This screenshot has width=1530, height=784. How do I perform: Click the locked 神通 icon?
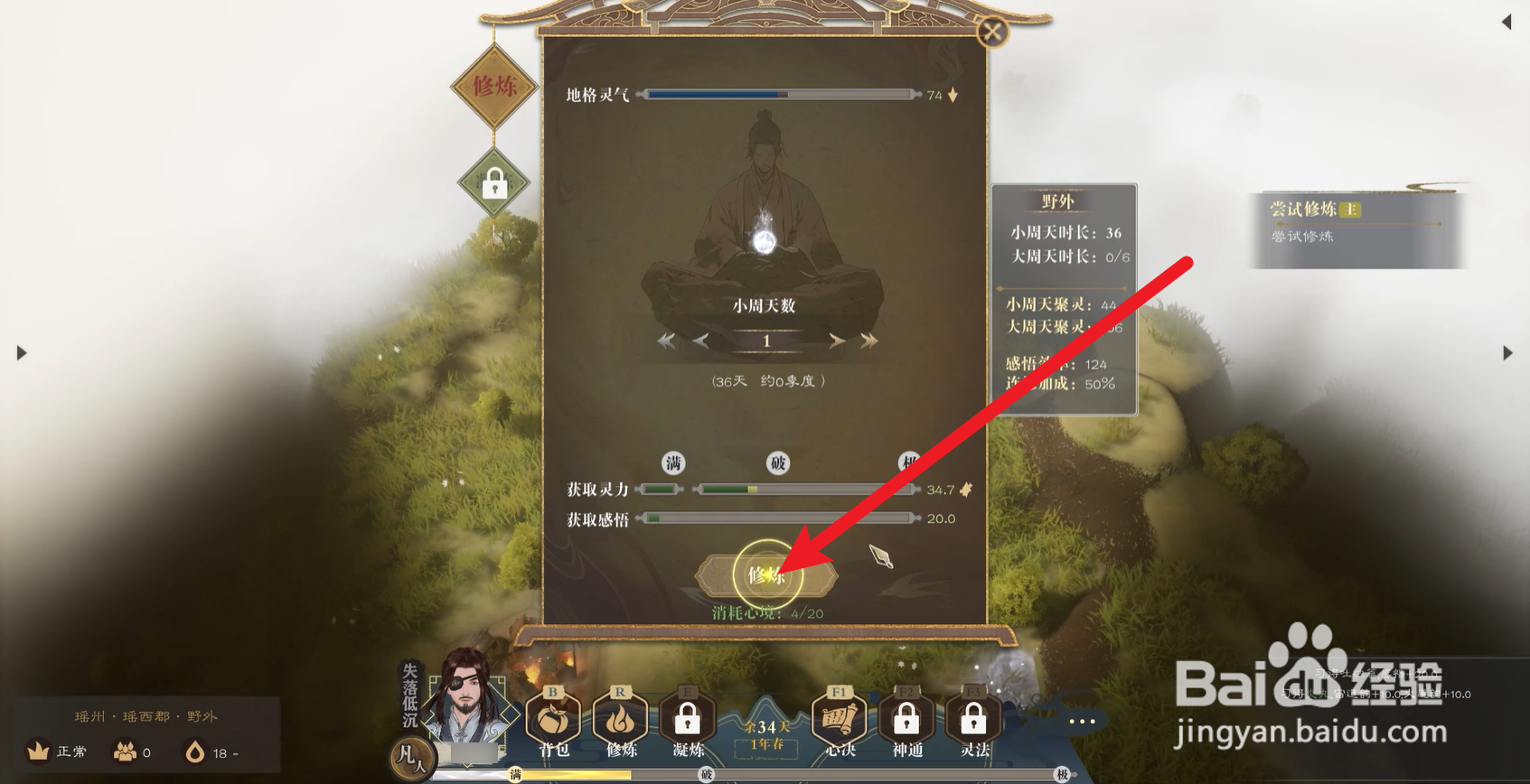[906, 720]
